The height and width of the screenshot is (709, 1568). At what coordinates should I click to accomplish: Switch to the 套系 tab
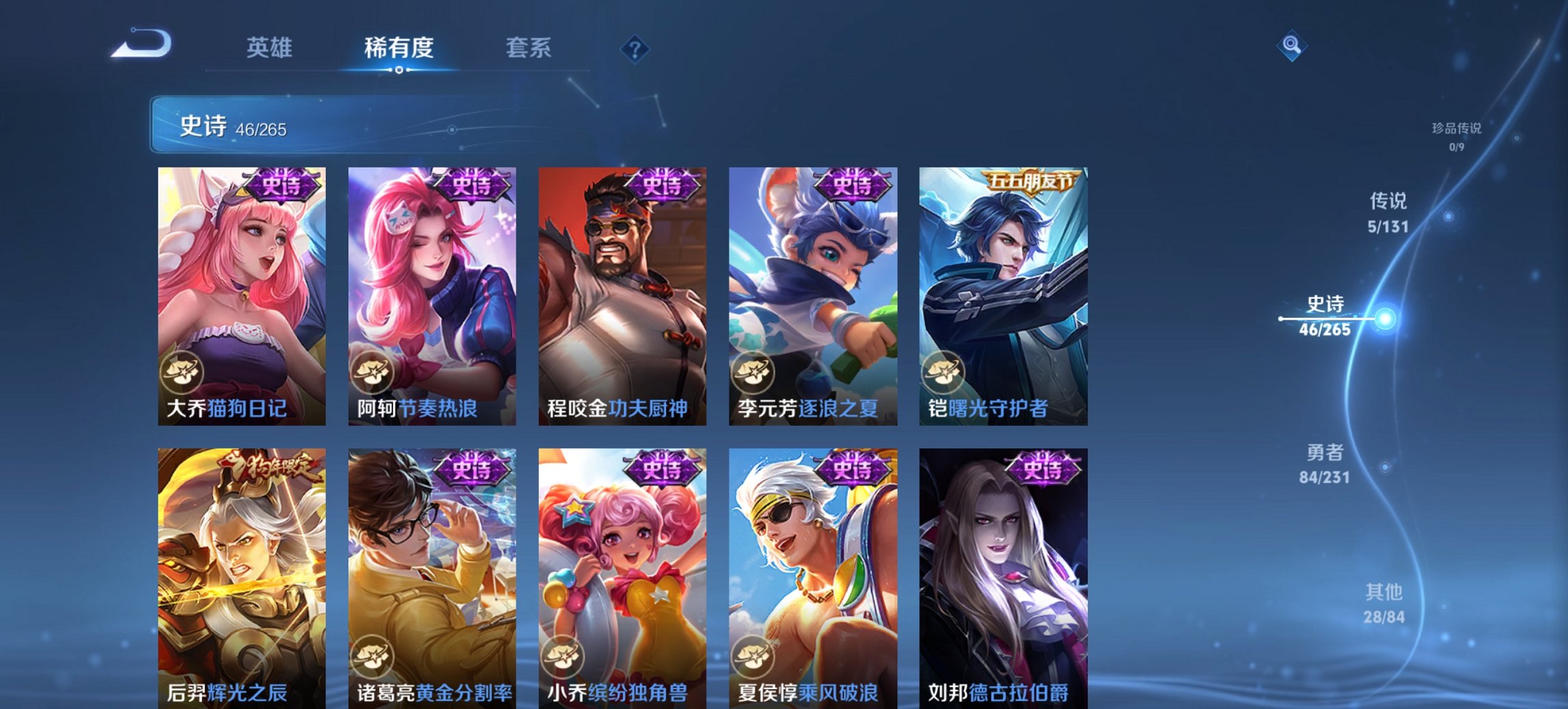point(529,48)
